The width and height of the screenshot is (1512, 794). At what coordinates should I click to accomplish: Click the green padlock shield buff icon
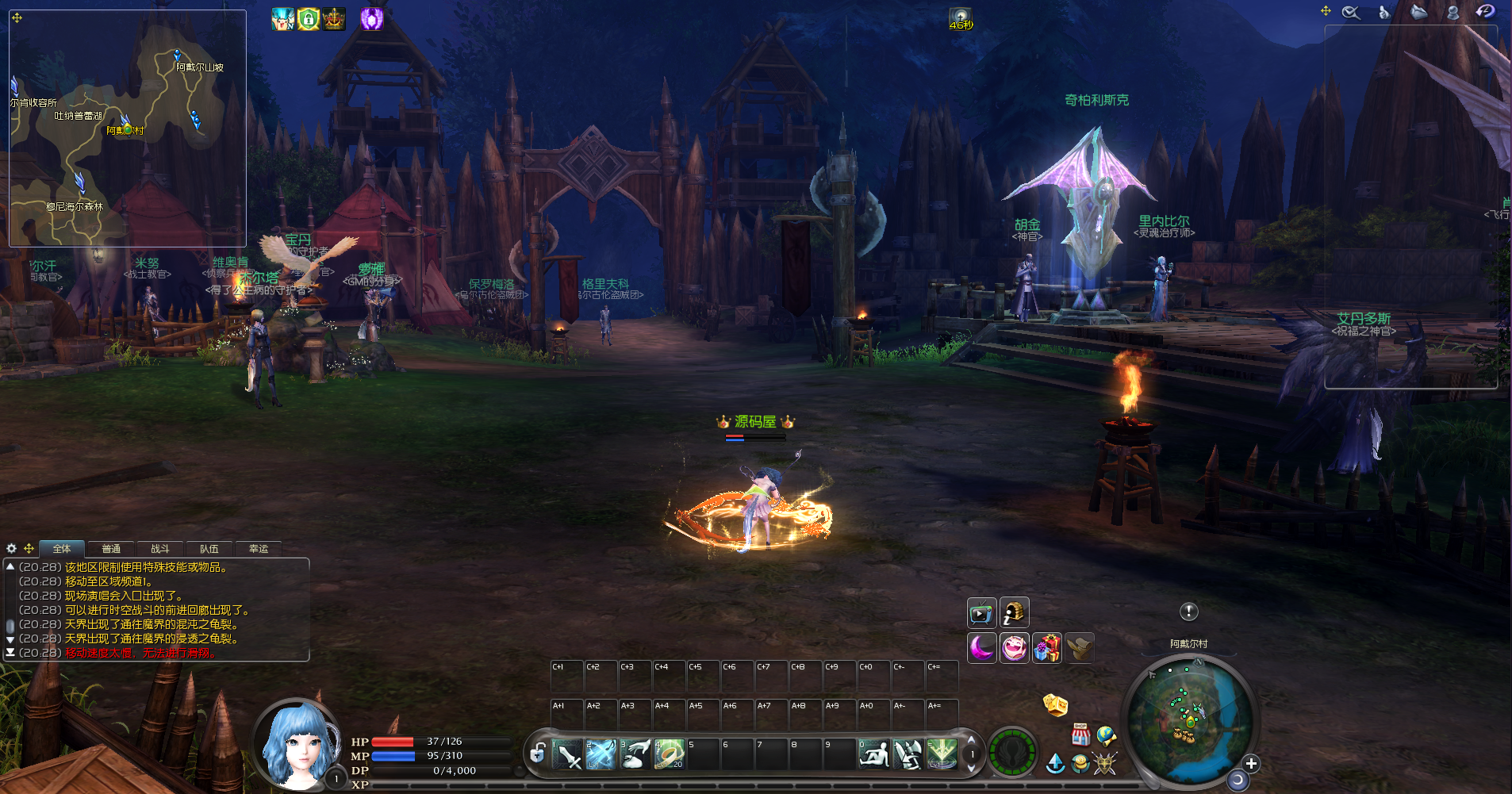tap(308, 18)
